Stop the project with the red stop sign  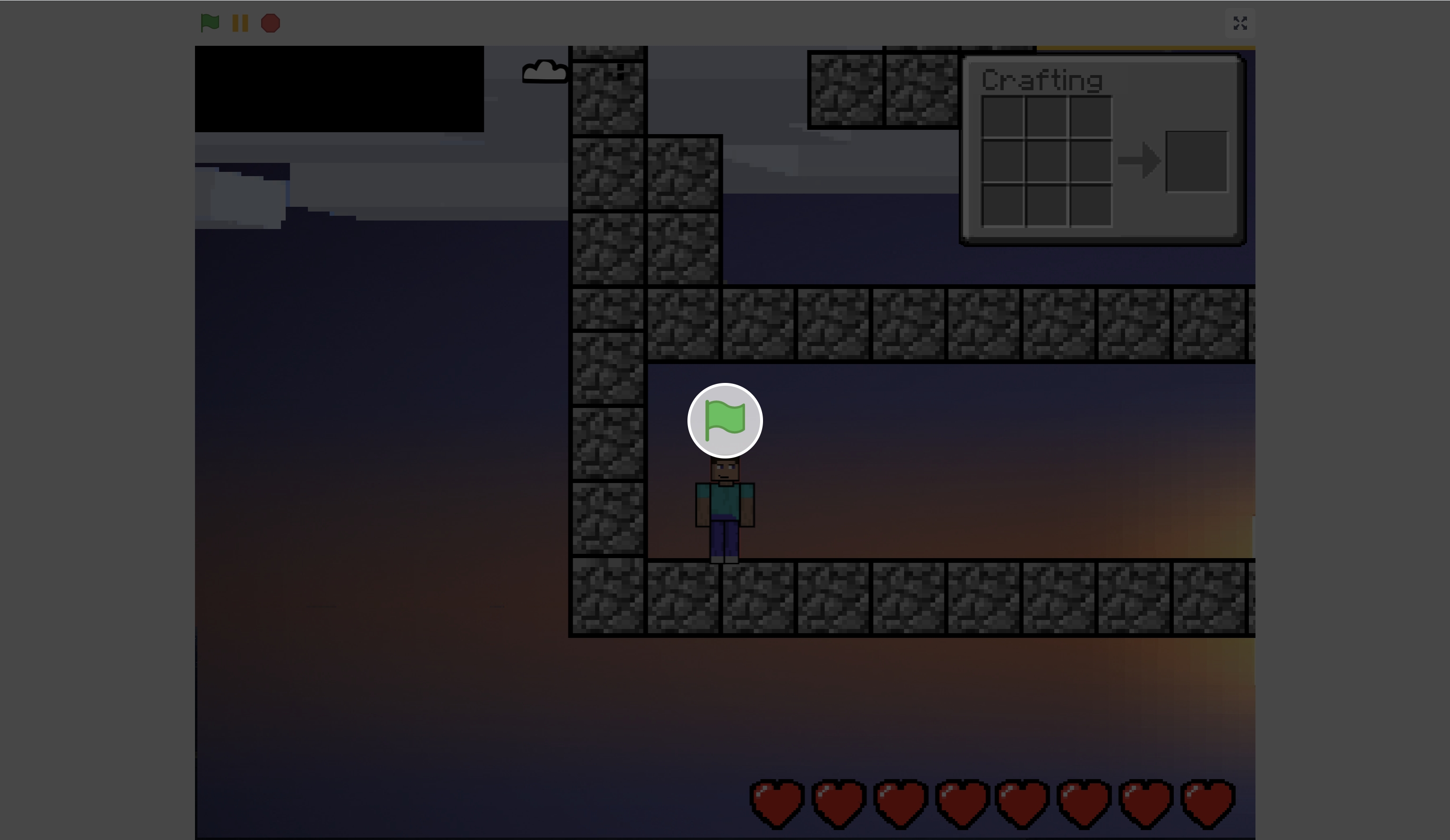point(271,23)
